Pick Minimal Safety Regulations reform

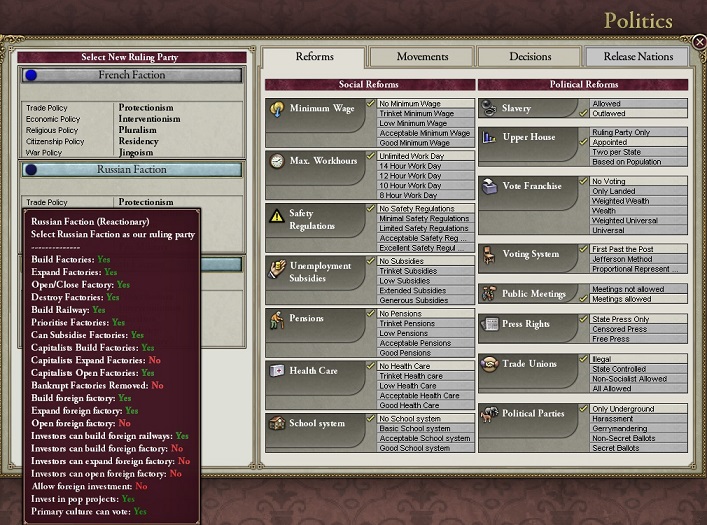tap(425, 218)
